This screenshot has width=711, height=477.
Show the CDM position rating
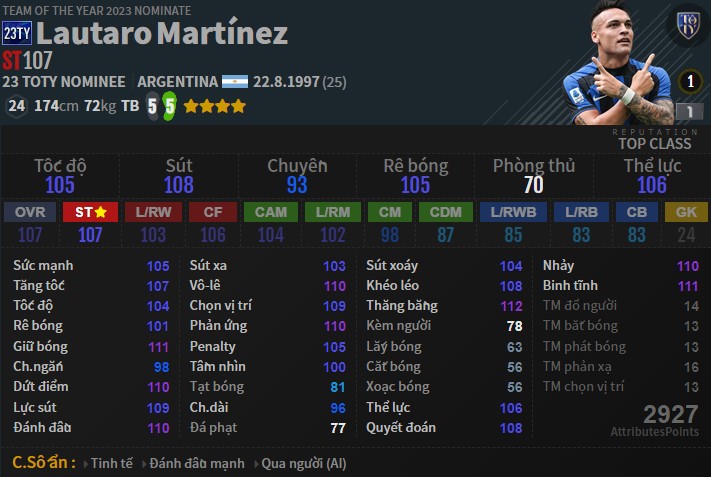(445, 212)
